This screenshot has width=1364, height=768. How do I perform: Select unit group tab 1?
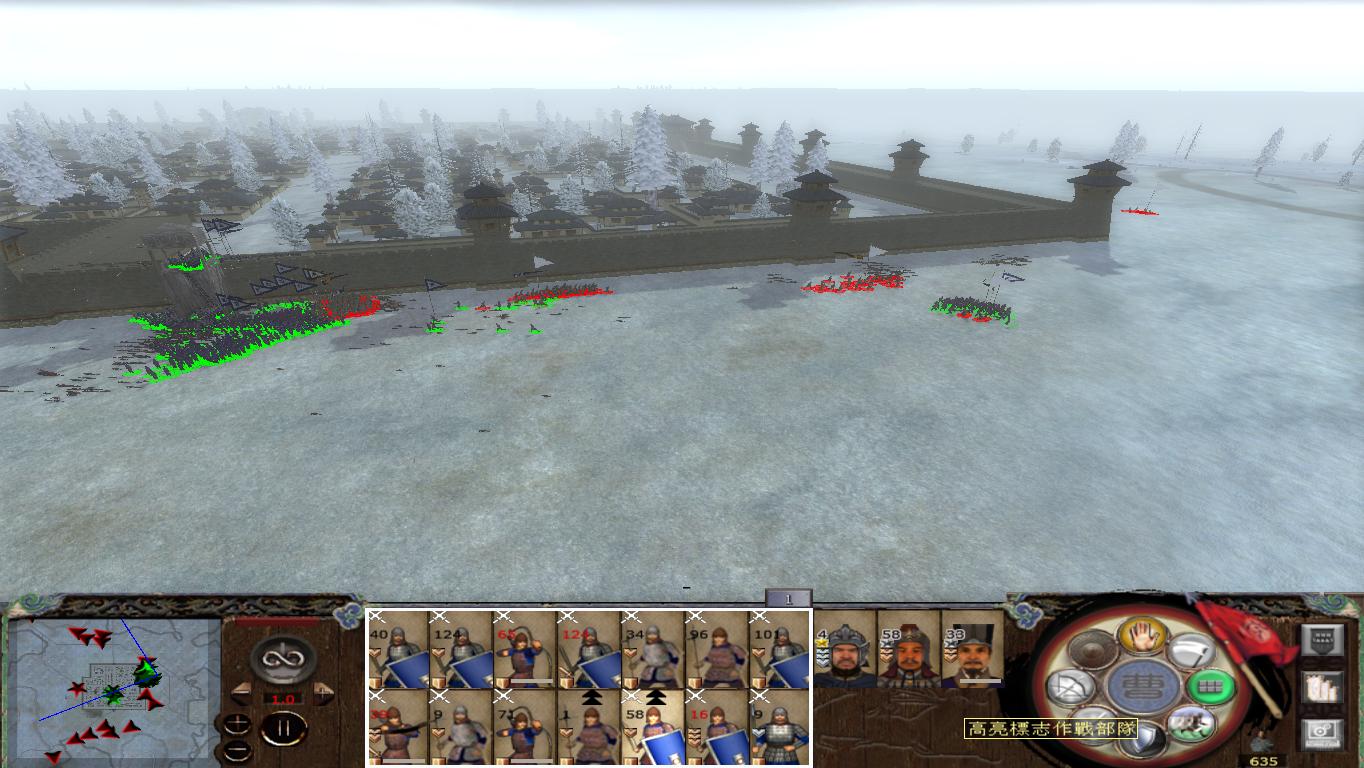point(790,597)
